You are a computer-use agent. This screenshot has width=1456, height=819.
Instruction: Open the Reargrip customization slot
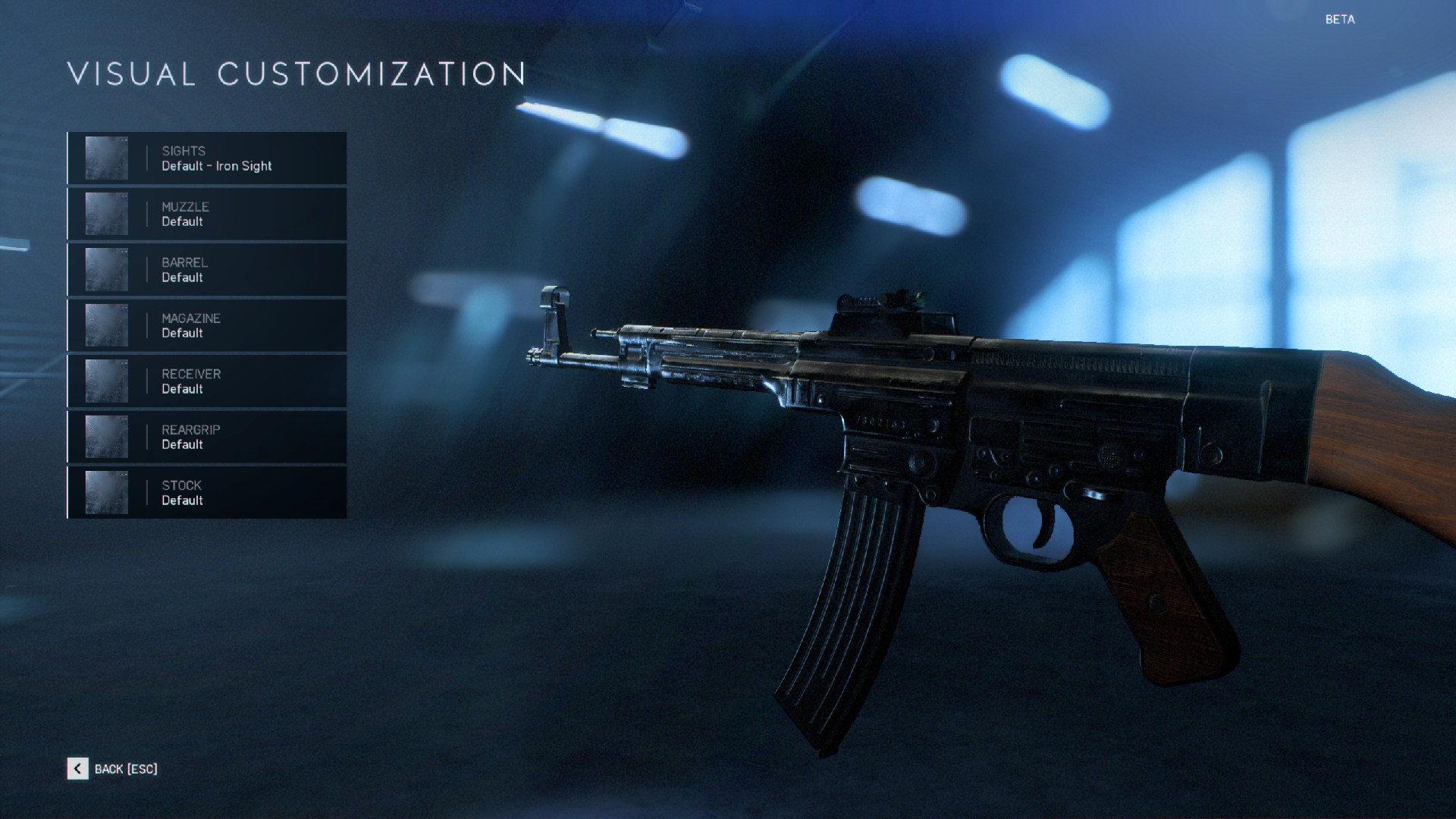[207, 437]
